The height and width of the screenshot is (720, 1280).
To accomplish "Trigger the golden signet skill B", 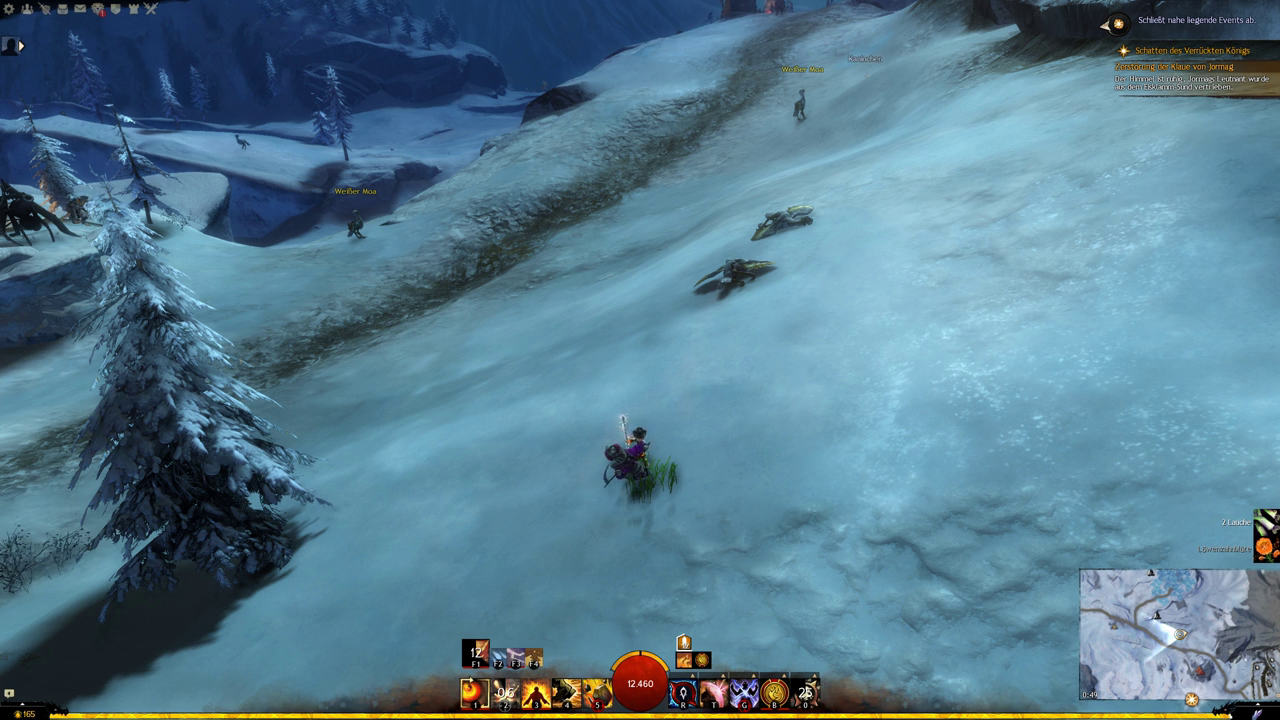I will pyautogui.click(x=775, y=692).
